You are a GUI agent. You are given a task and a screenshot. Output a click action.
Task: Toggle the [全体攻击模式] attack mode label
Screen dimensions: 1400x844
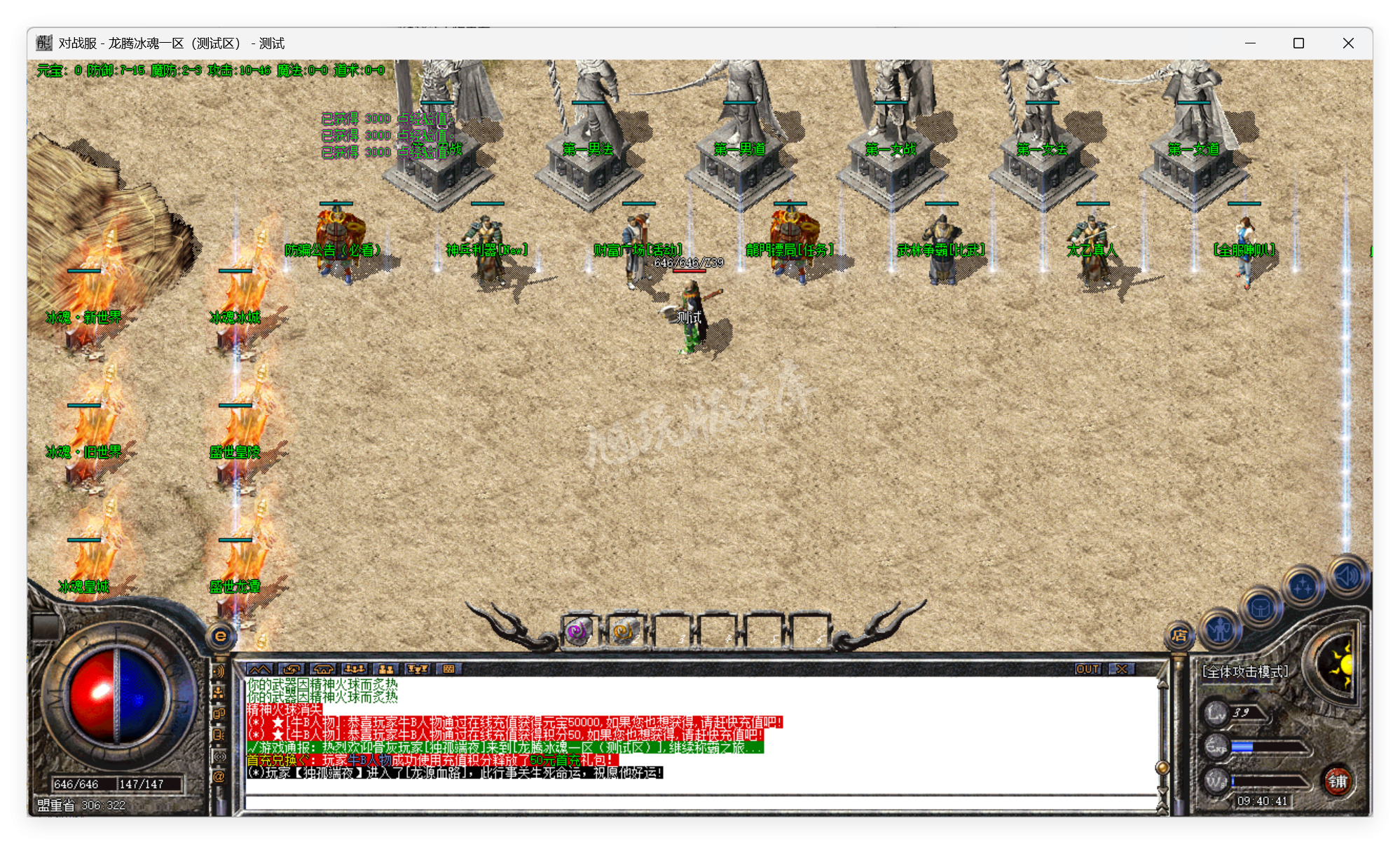tap(1245, 671)
